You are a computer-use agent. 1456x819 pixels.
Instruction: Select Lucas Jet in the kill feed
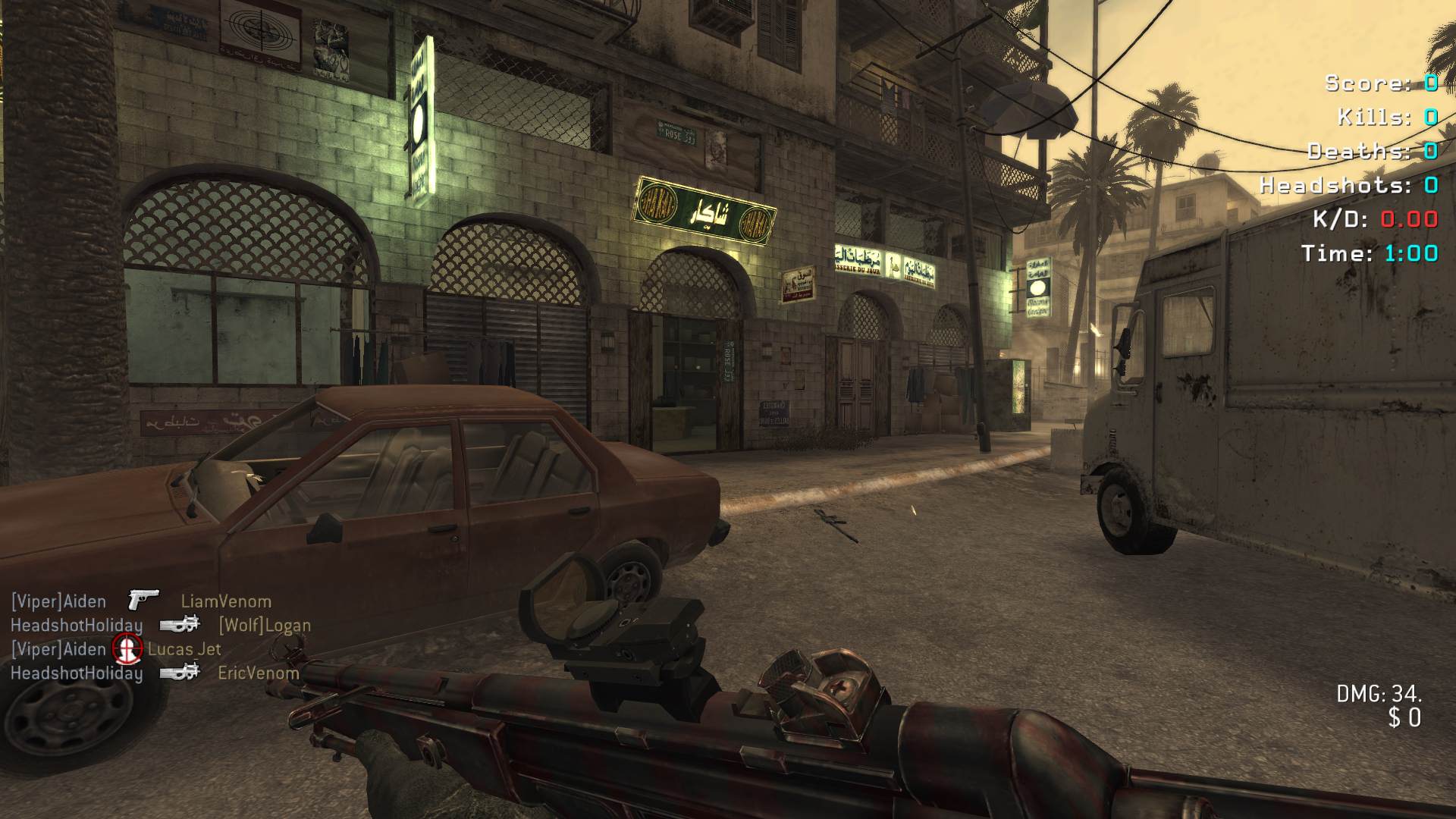coord(184,649)
